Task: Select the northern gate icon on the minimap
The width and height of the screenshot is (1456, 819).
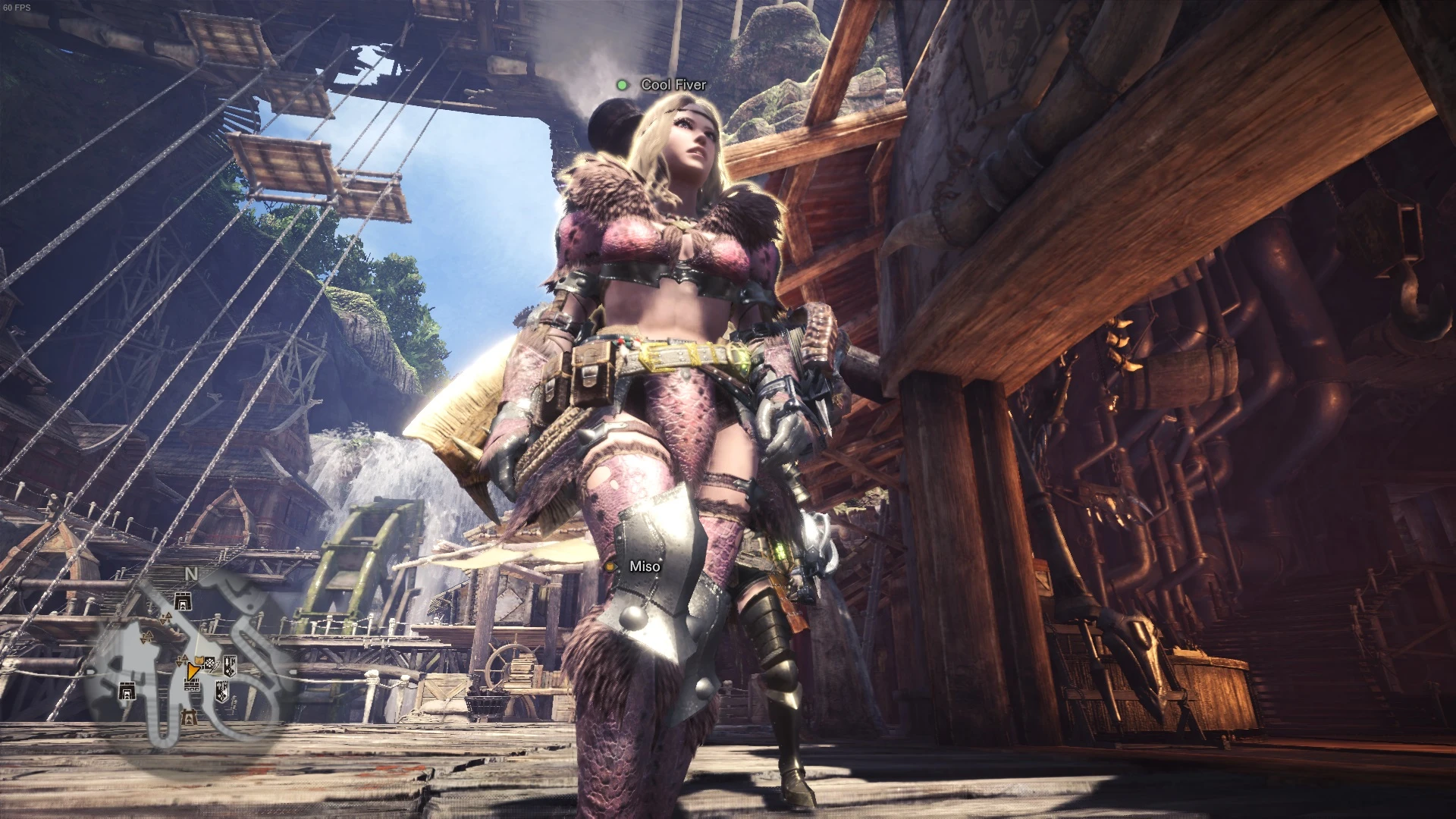Action: click(x=182, y=601)
